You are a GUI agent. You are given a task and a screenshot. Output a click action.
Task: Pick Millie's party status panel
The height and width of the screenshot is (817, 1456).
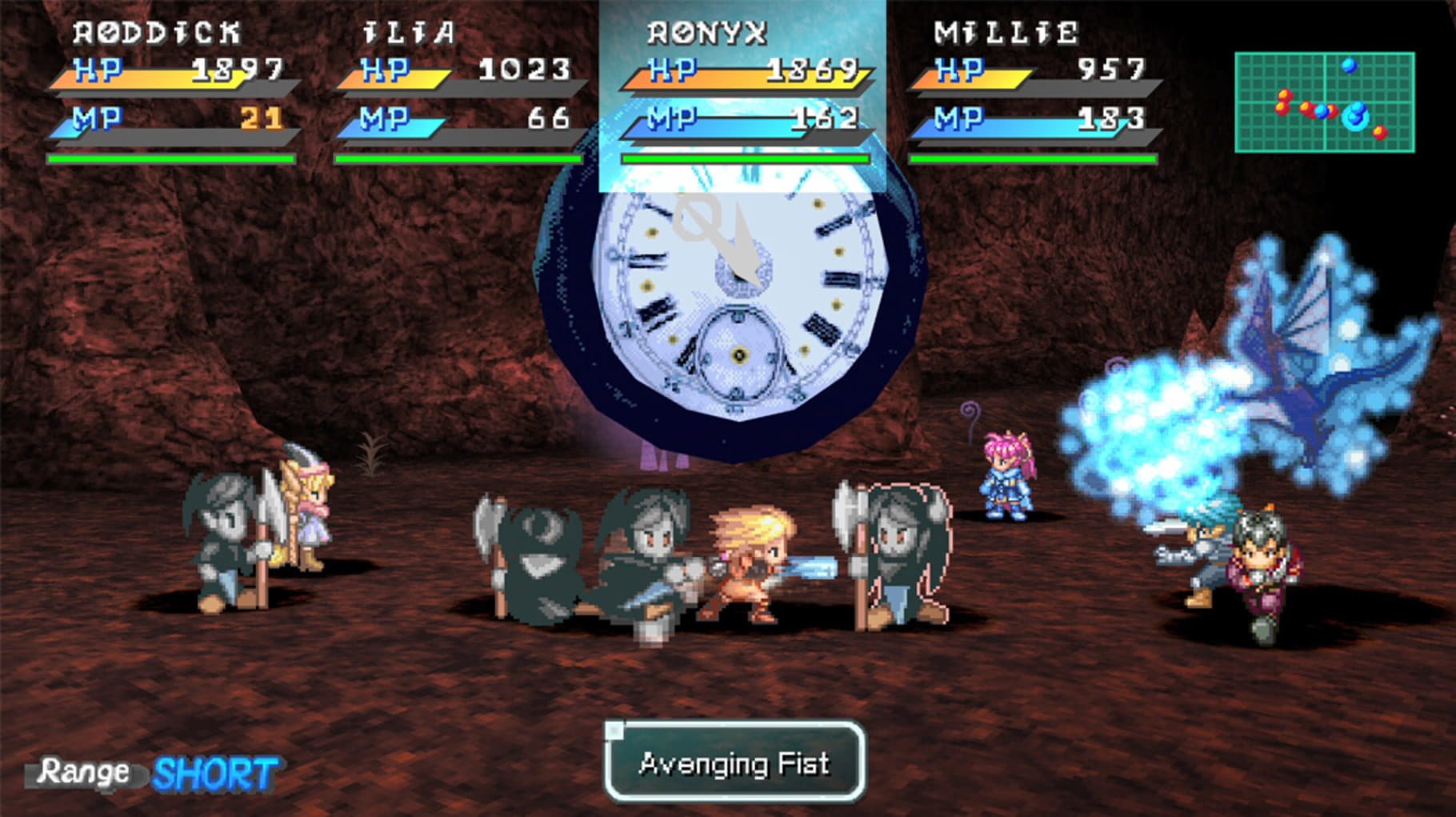pos(1032,92)
